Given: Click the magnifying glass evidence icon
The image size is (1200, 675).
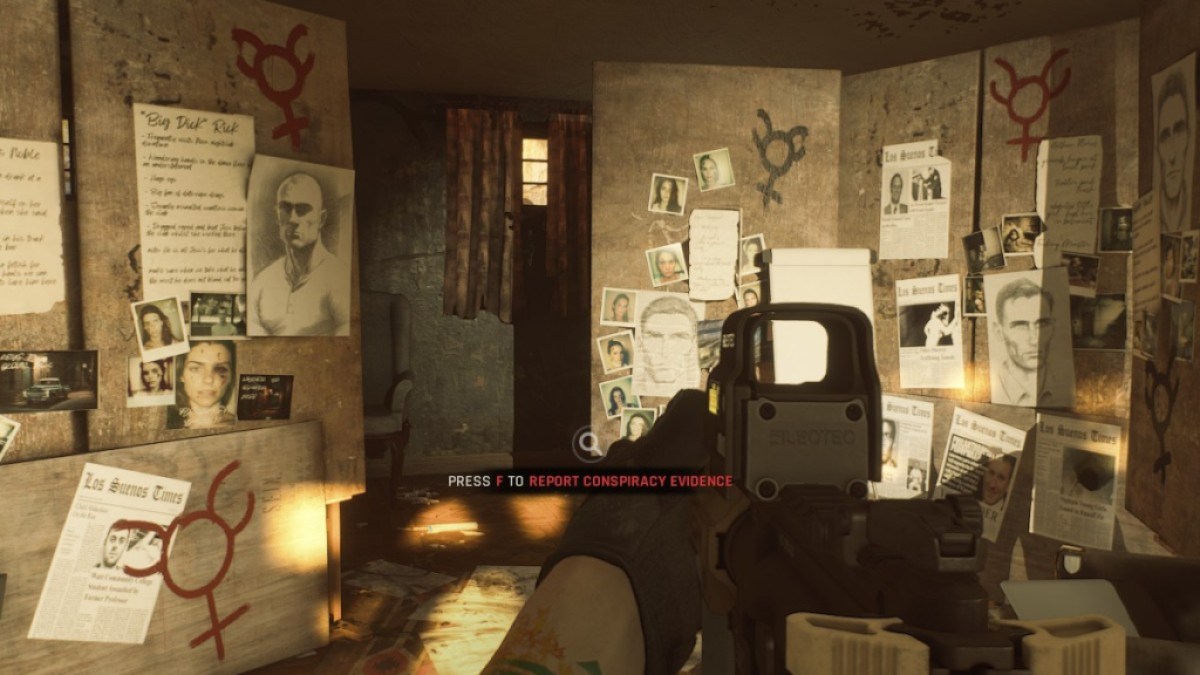Looking at the screenshot, I should coord(589,442).
